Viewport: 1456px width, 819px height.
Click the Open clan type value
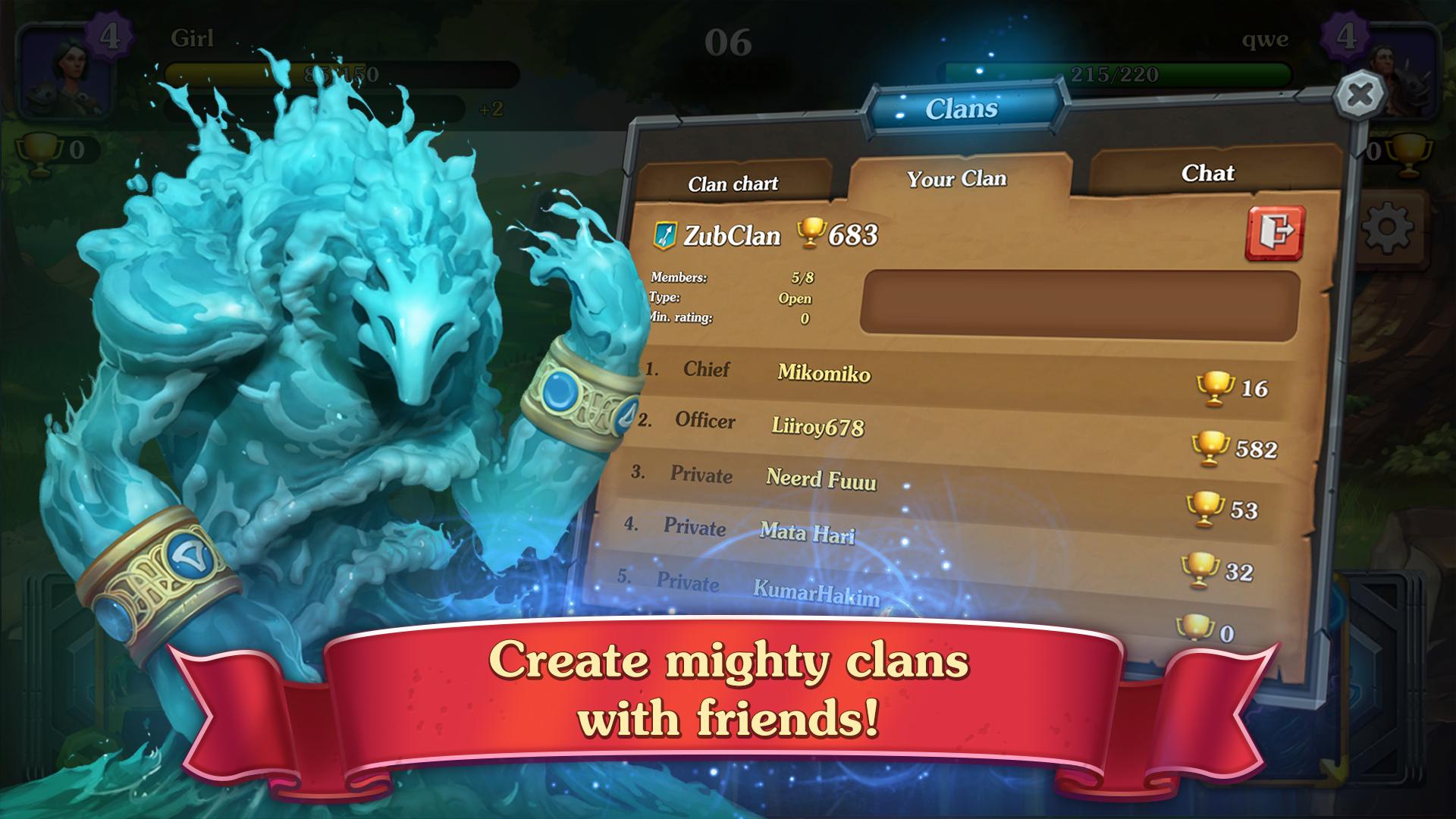coord(795,299)
